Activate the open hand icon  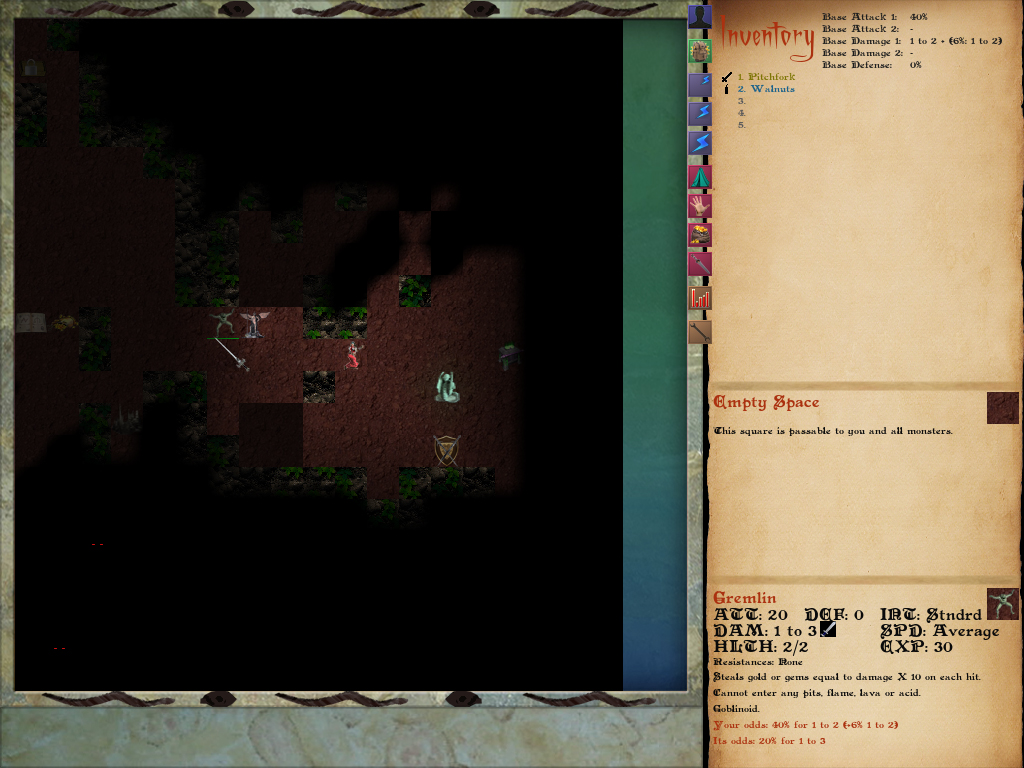pyautogui.click(x=700, y=206)
